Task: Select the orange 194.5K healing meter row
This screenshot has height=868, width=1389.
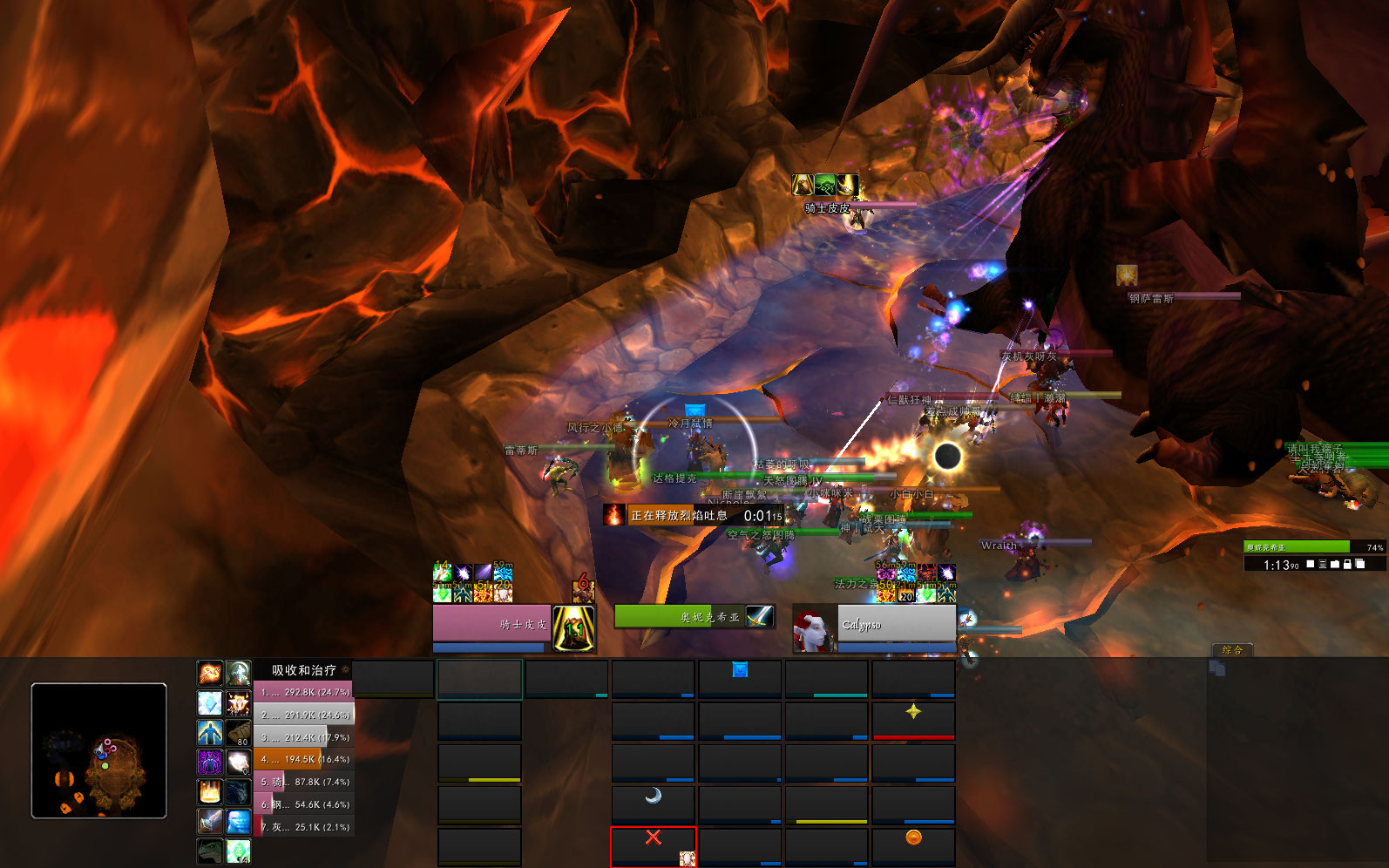Action: 303,759
